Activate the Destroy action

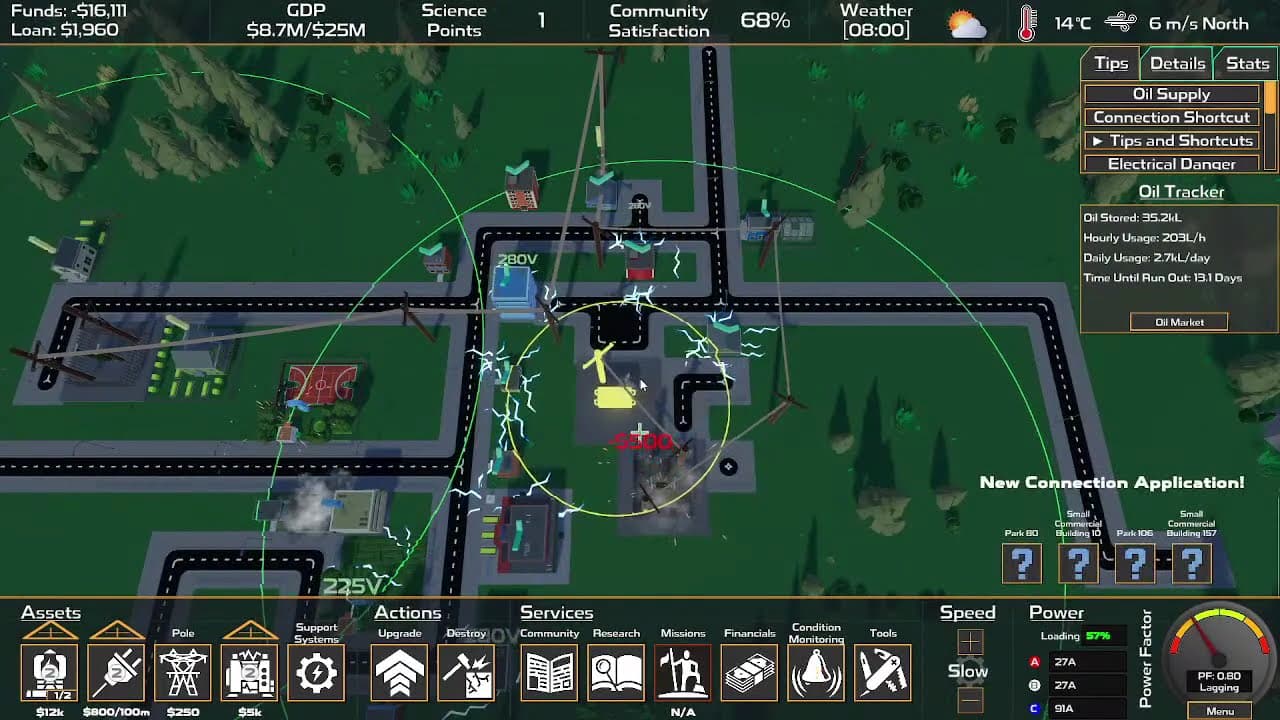click(x=466, y=673)
